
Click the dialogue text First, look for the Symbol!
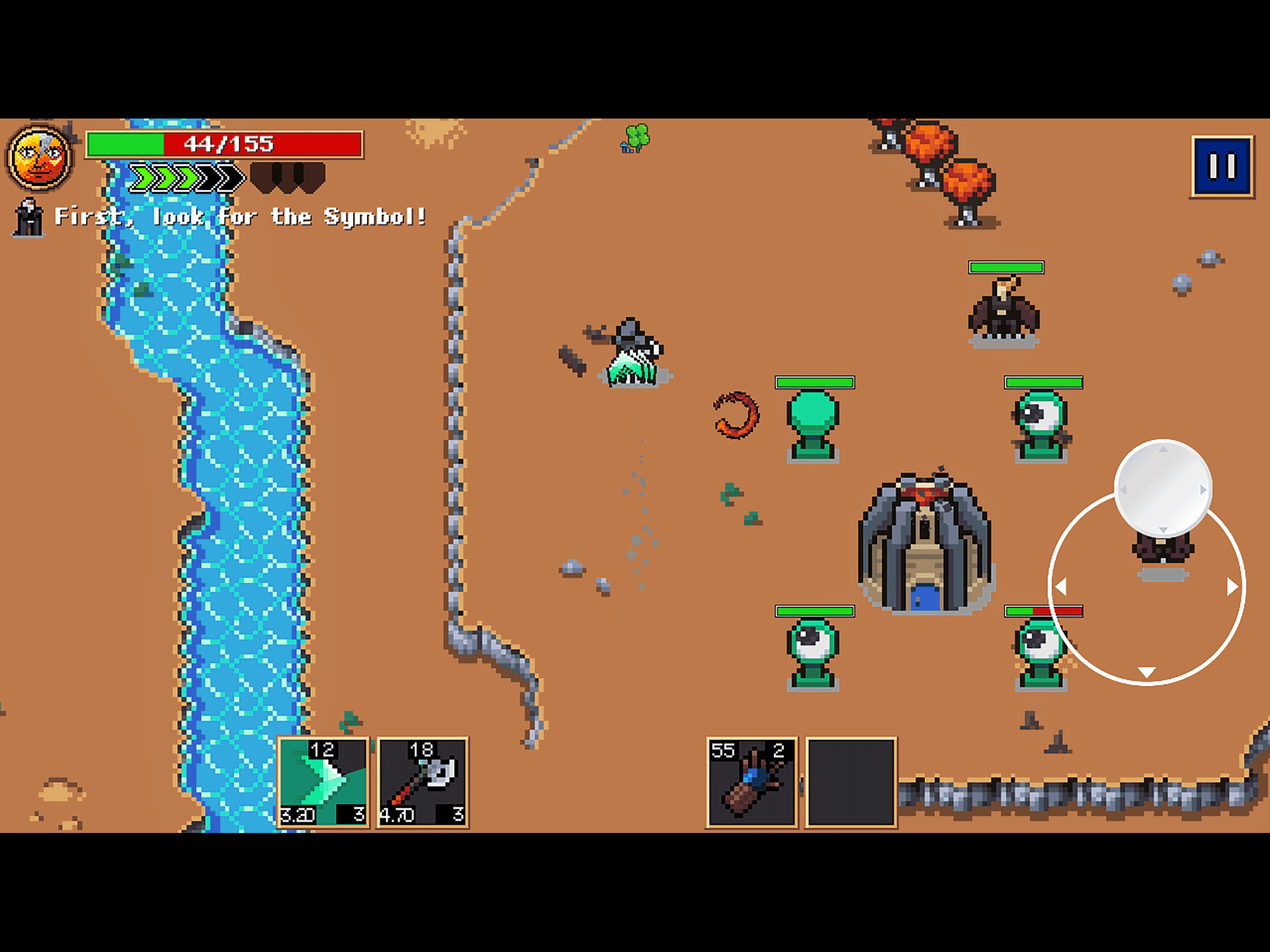241,217
